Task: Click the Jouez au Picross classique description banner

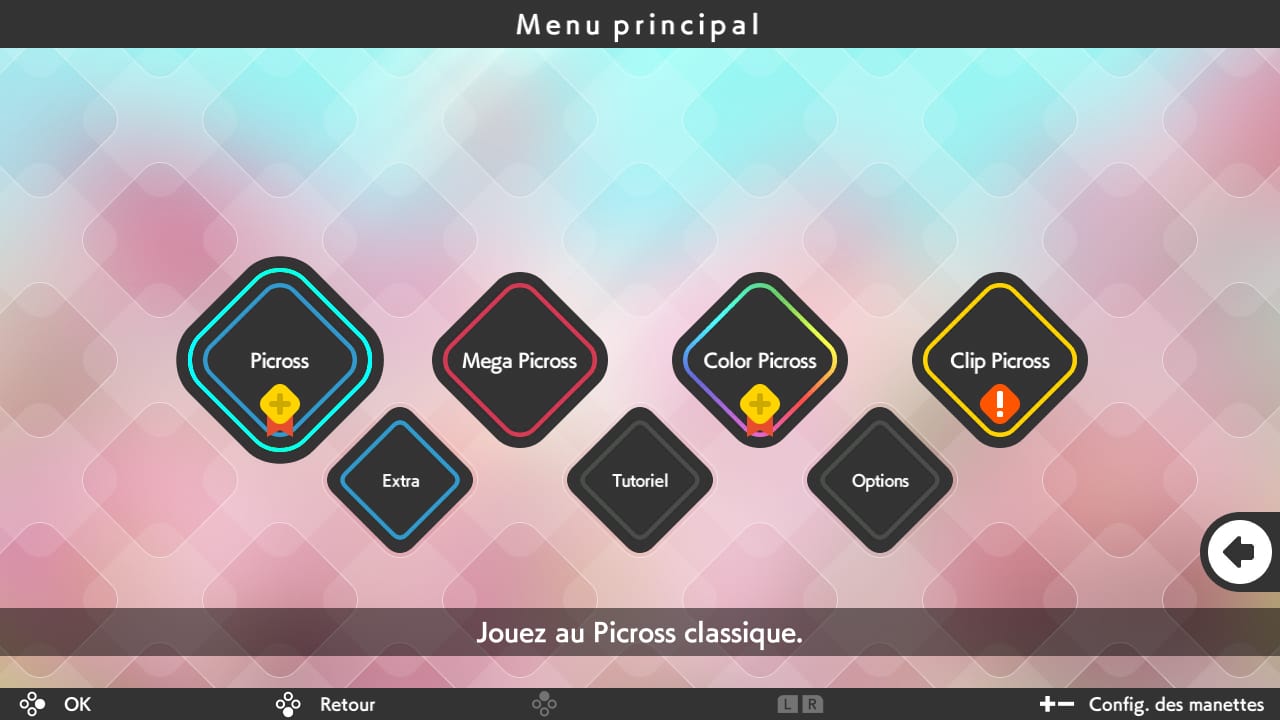Action: coord(640,632)
